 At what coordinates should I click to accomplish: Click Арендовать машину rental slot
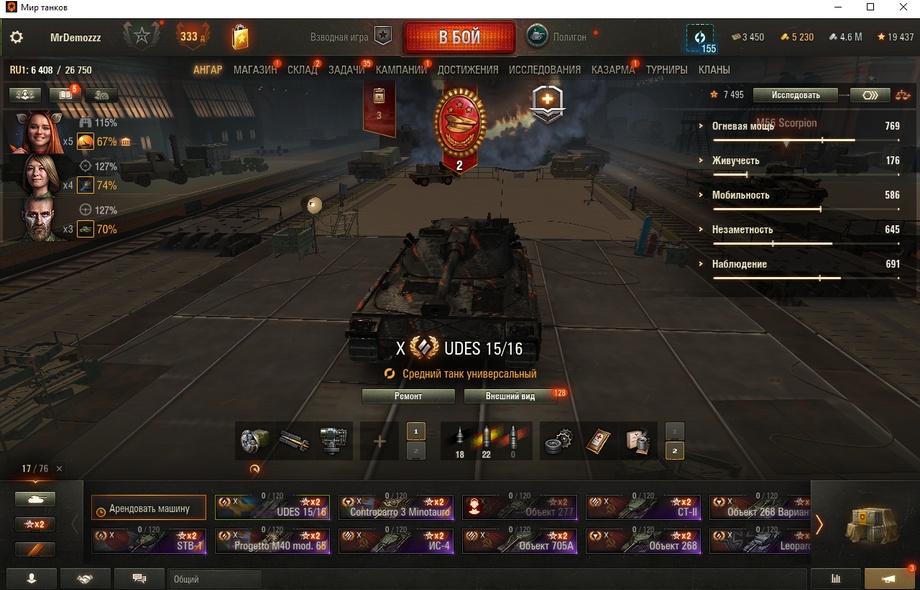coord(148,508)
